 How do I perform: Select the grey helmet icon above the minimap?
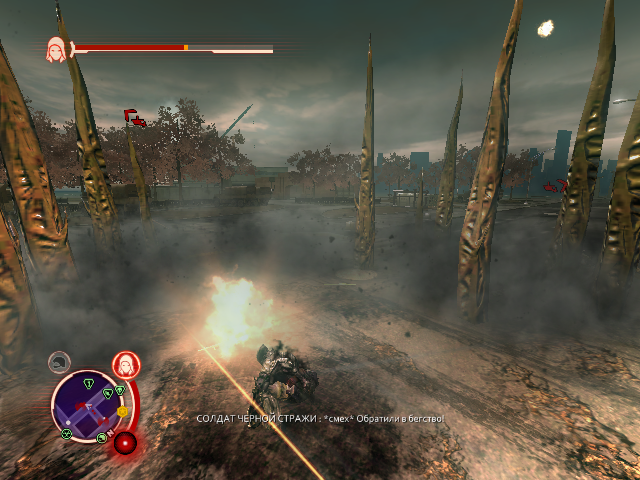[x=61, y=361]
